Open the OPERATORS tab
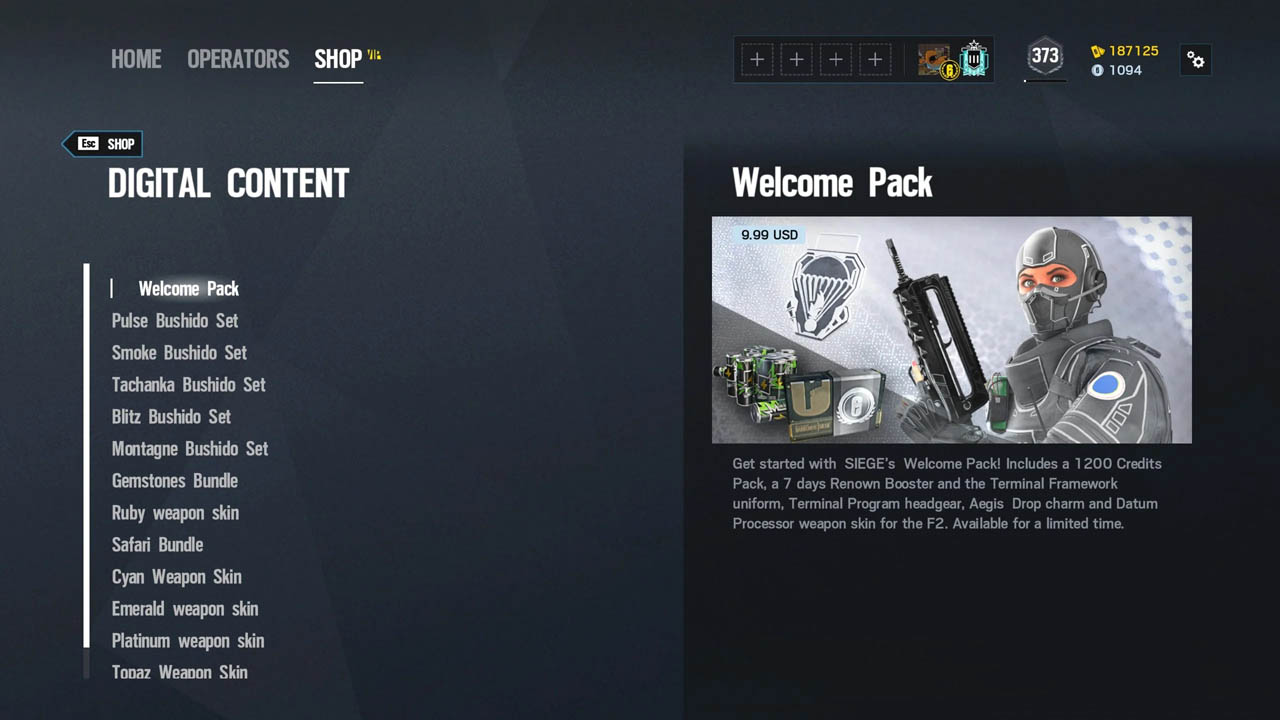The width and height of the screenshot is (1280, 720). pyautogui.click(x=238, y=59)
